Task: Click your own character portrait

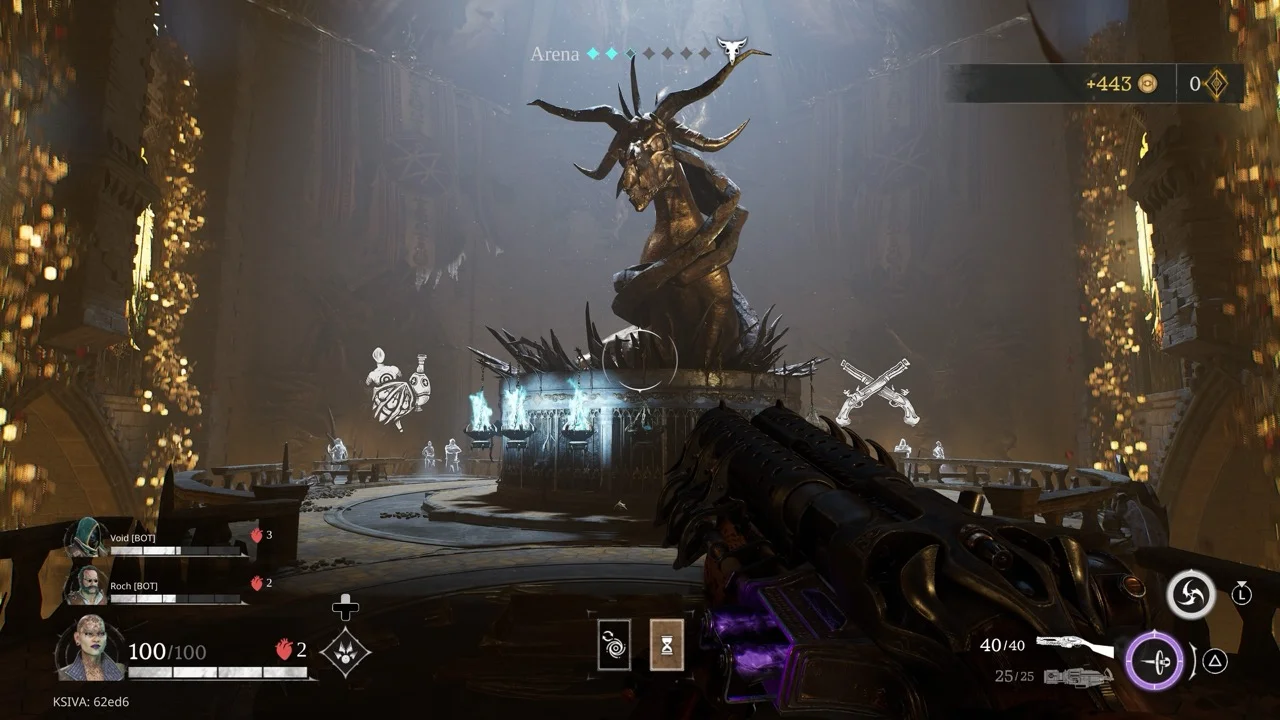Action: [91, 648]
